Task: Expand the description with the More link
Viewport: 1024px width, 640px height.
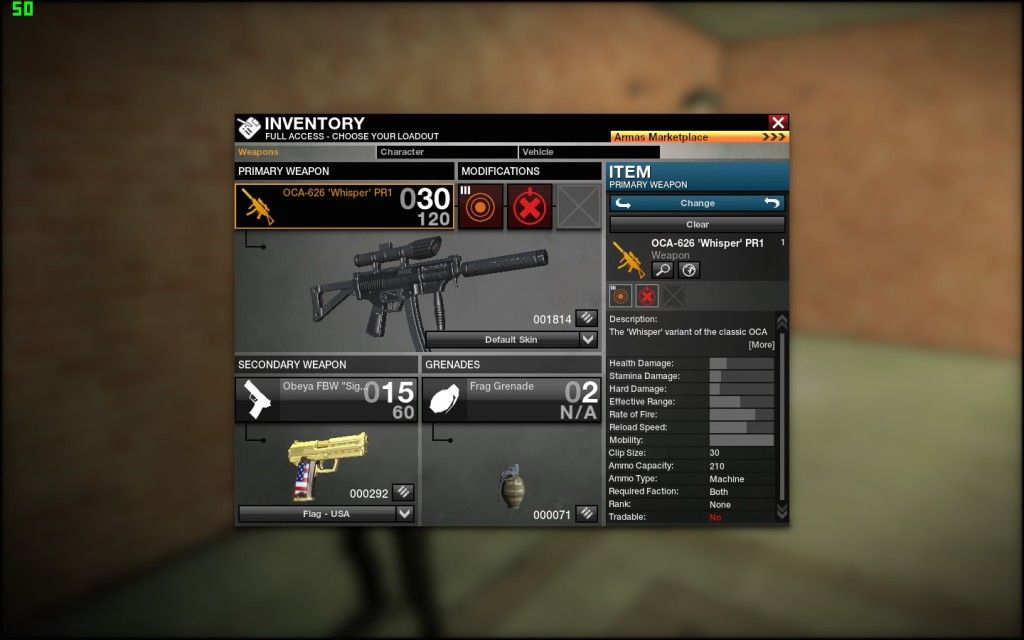Action: pos(761,345)
